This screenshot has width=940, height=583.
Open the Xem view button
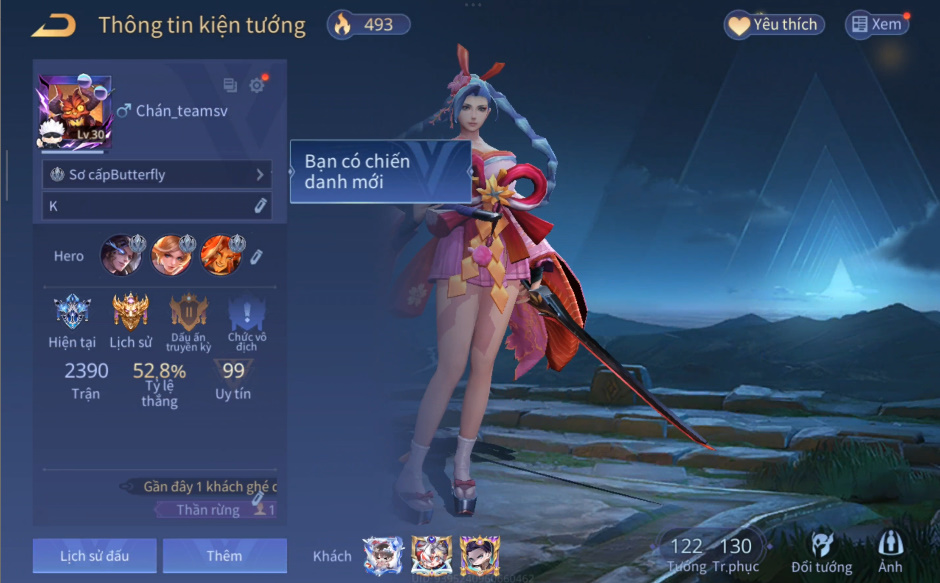[x=877, y=25]
